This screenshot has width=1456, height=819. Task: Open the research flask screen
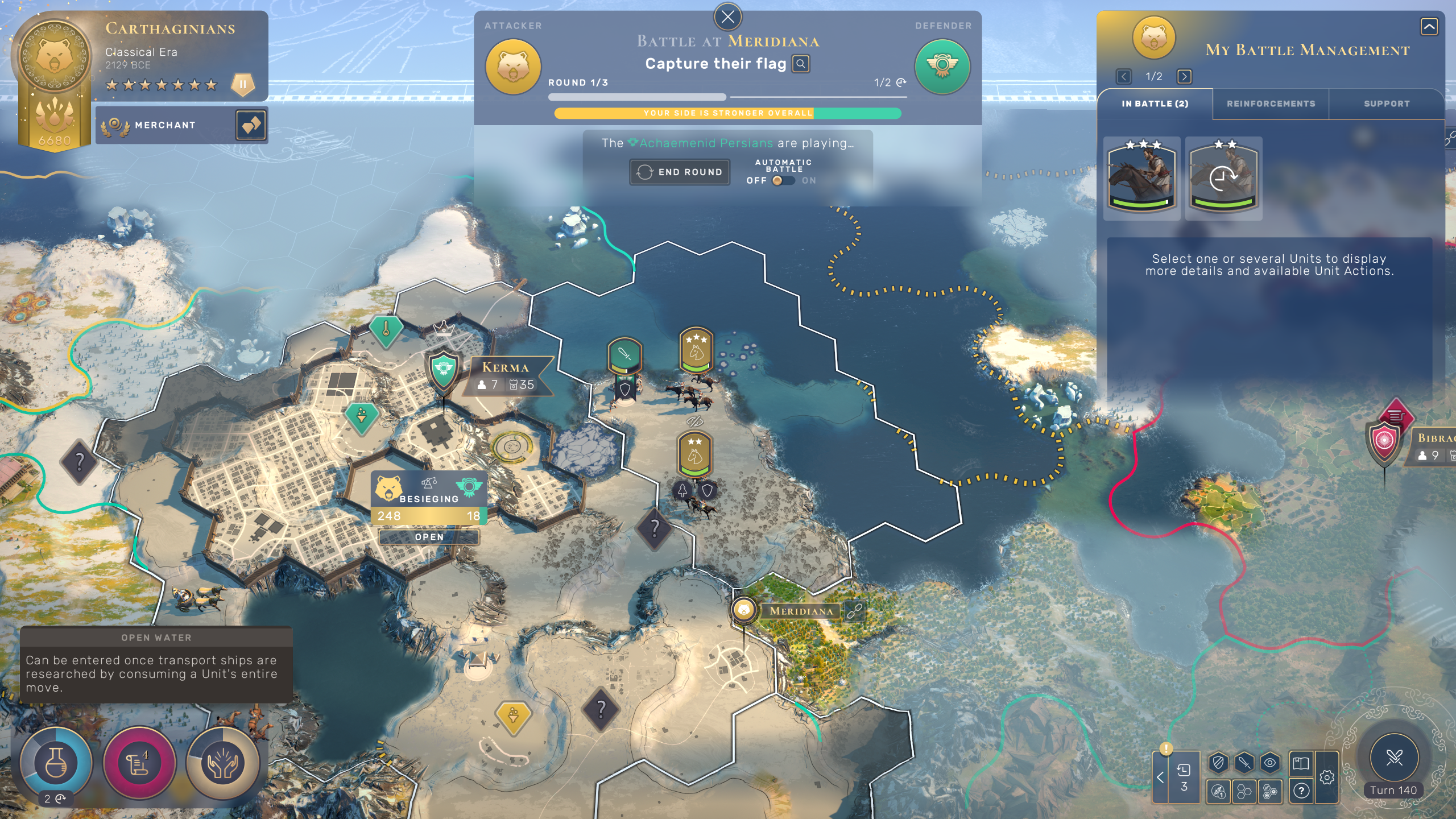pyautogui.click(x=56, y=762)
